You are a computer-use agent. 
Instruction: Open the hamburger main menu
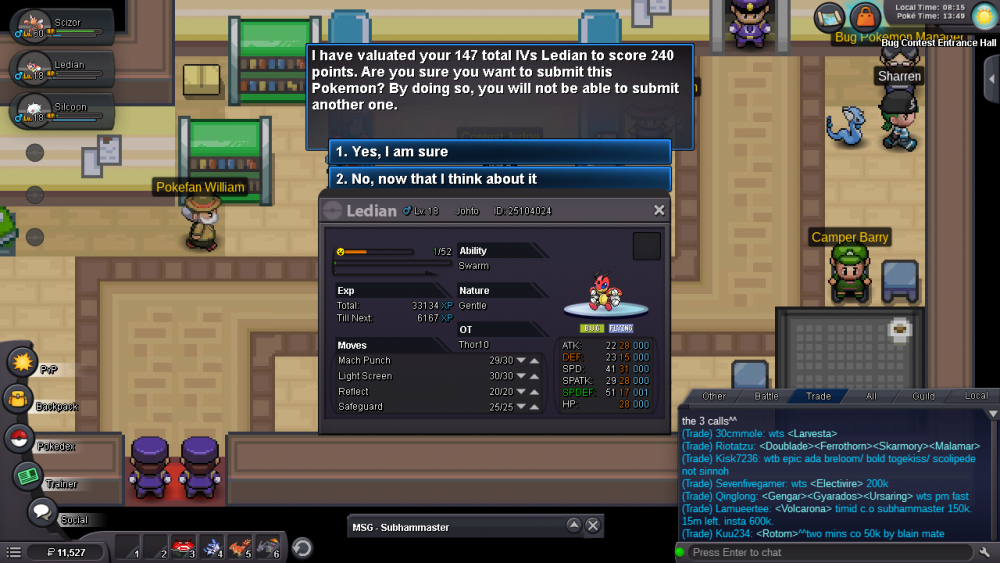click(x=13, y=552)
